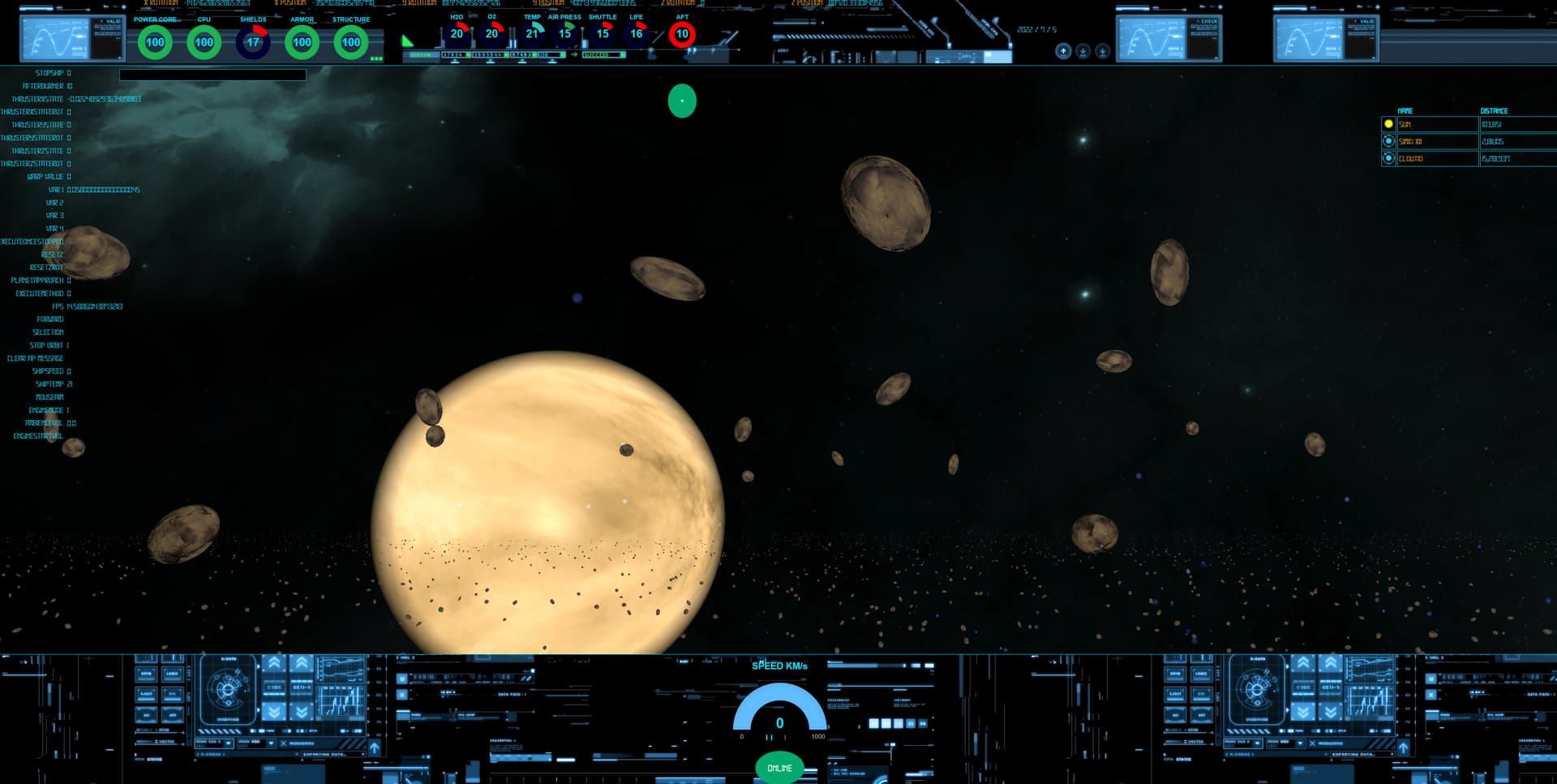Image resolution: width=1557 pixels, height=784 pixels.
Task: Toggle the STOP ORBIT command
Action: 46,345
